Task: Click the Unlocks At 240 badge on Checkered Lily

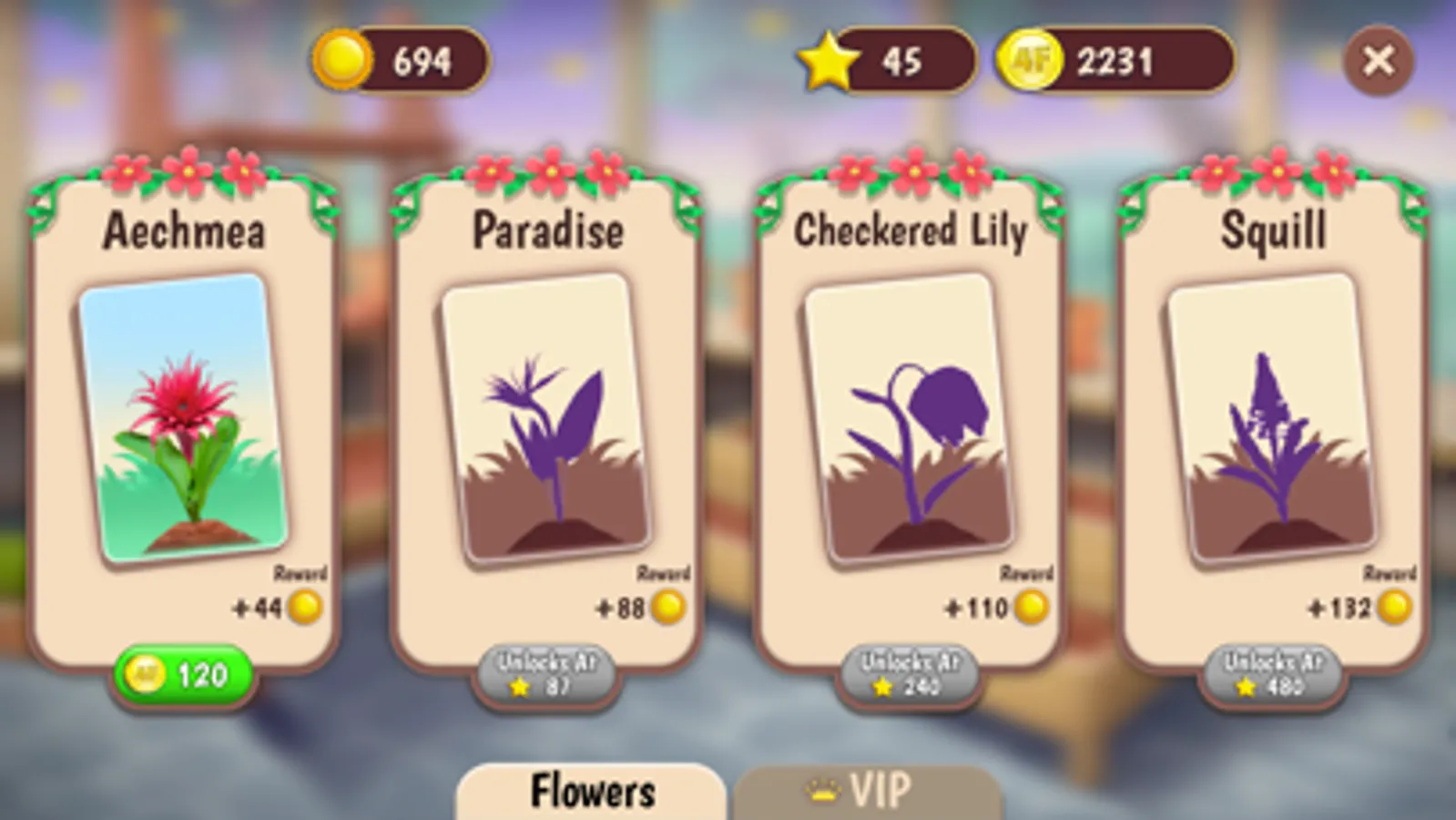Action: click(x=911, y=674)
